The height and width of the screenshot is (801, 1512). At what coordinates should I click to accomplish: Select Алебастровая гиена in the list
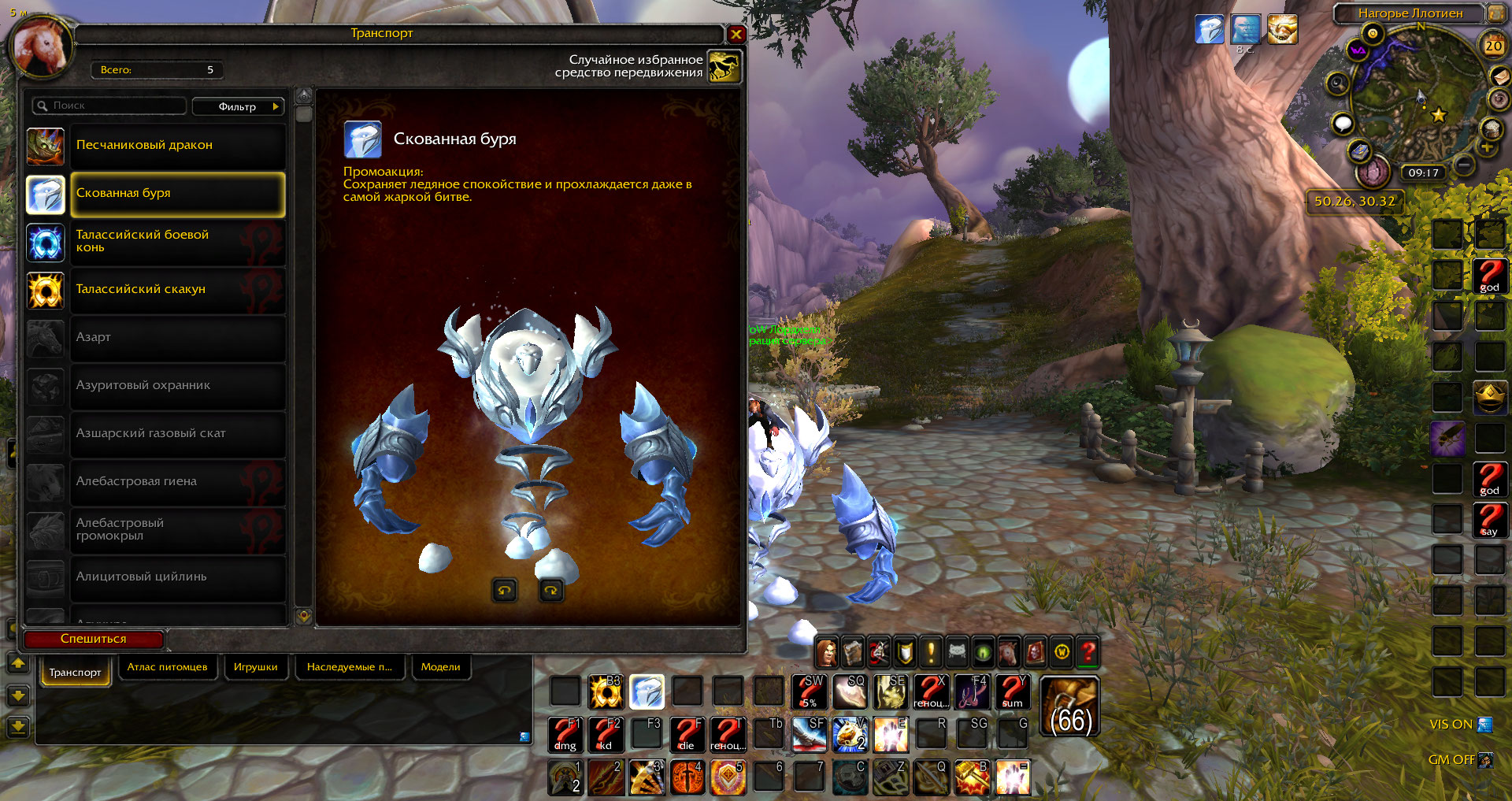(x=177, y=481)
